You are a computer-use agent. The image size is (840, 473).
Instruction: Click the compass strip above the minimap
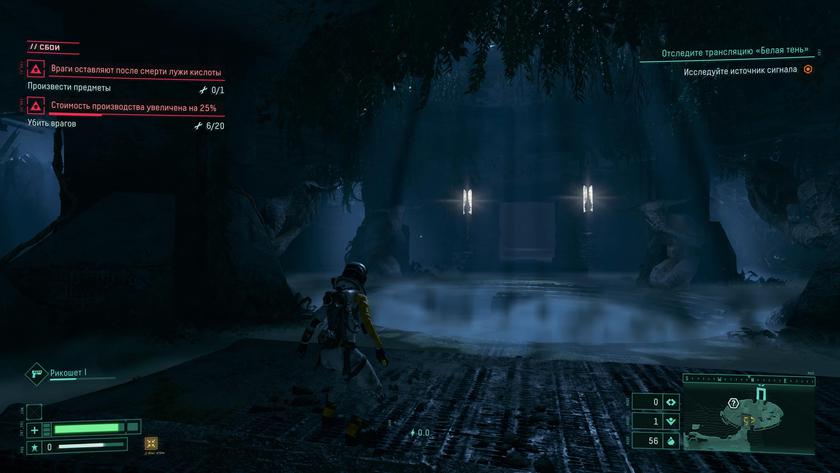(x=750, y=380)
